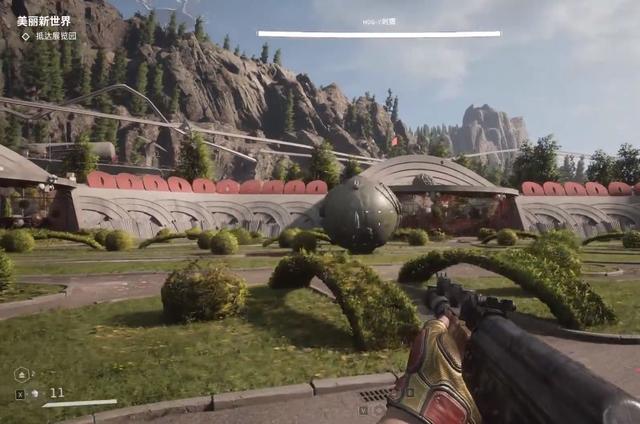This screenshot has width=640, height=424.
Task: Select the 抵达展览园 objective entry
Action: [56, 36]
